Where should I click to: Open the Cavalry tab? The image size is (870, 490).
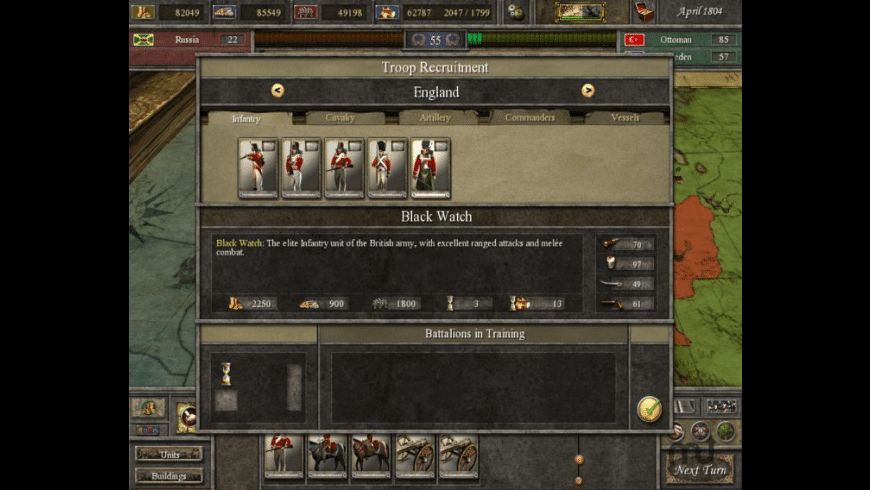click(340, 118)
